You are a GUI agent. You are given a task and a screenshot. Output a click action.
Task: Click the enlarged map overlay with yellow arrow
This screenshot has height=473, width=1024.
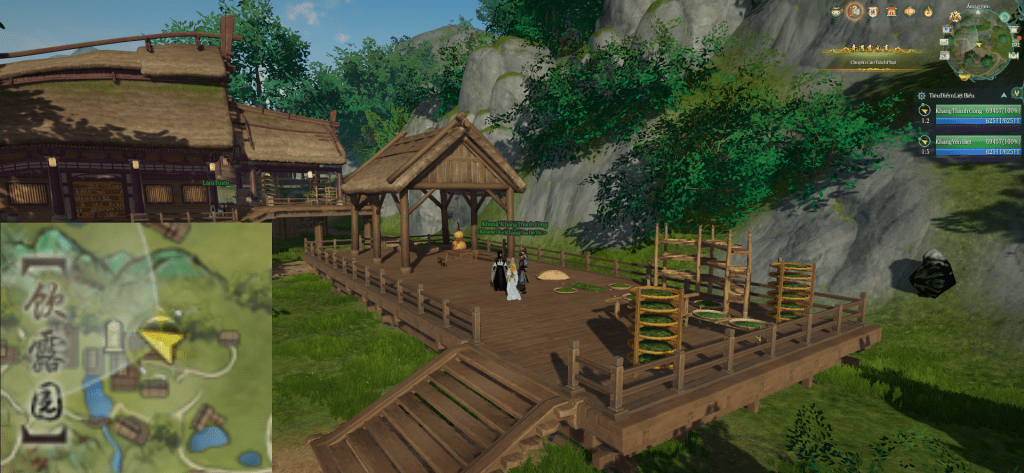135,347
